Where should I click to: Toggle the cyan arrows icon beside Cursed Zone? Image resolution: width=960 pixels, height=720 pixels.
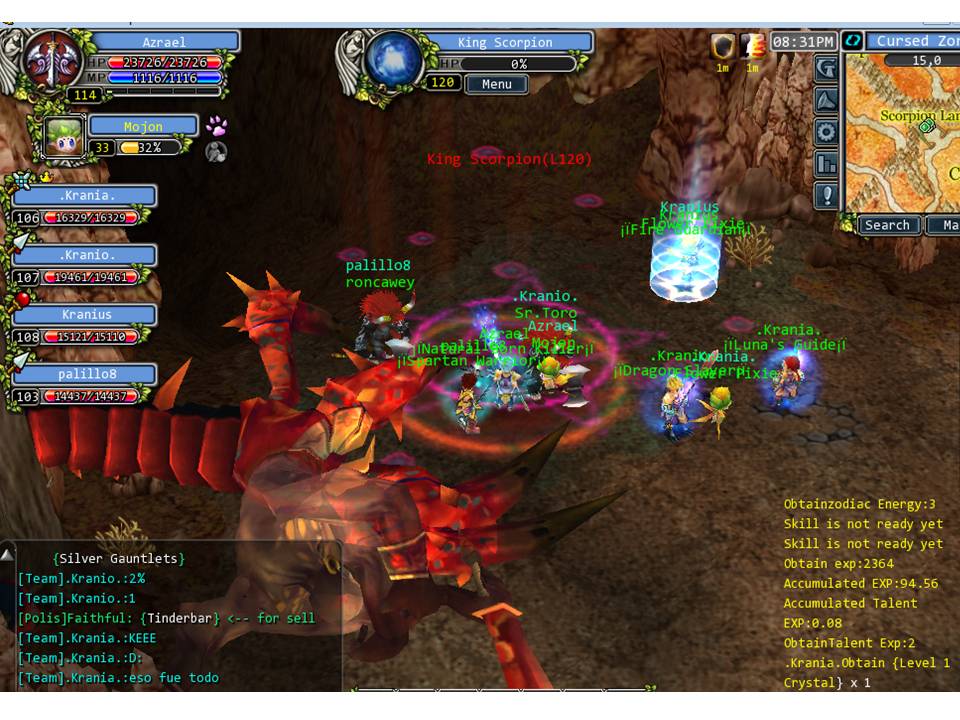pyautogui.click(x=852, y=41)
